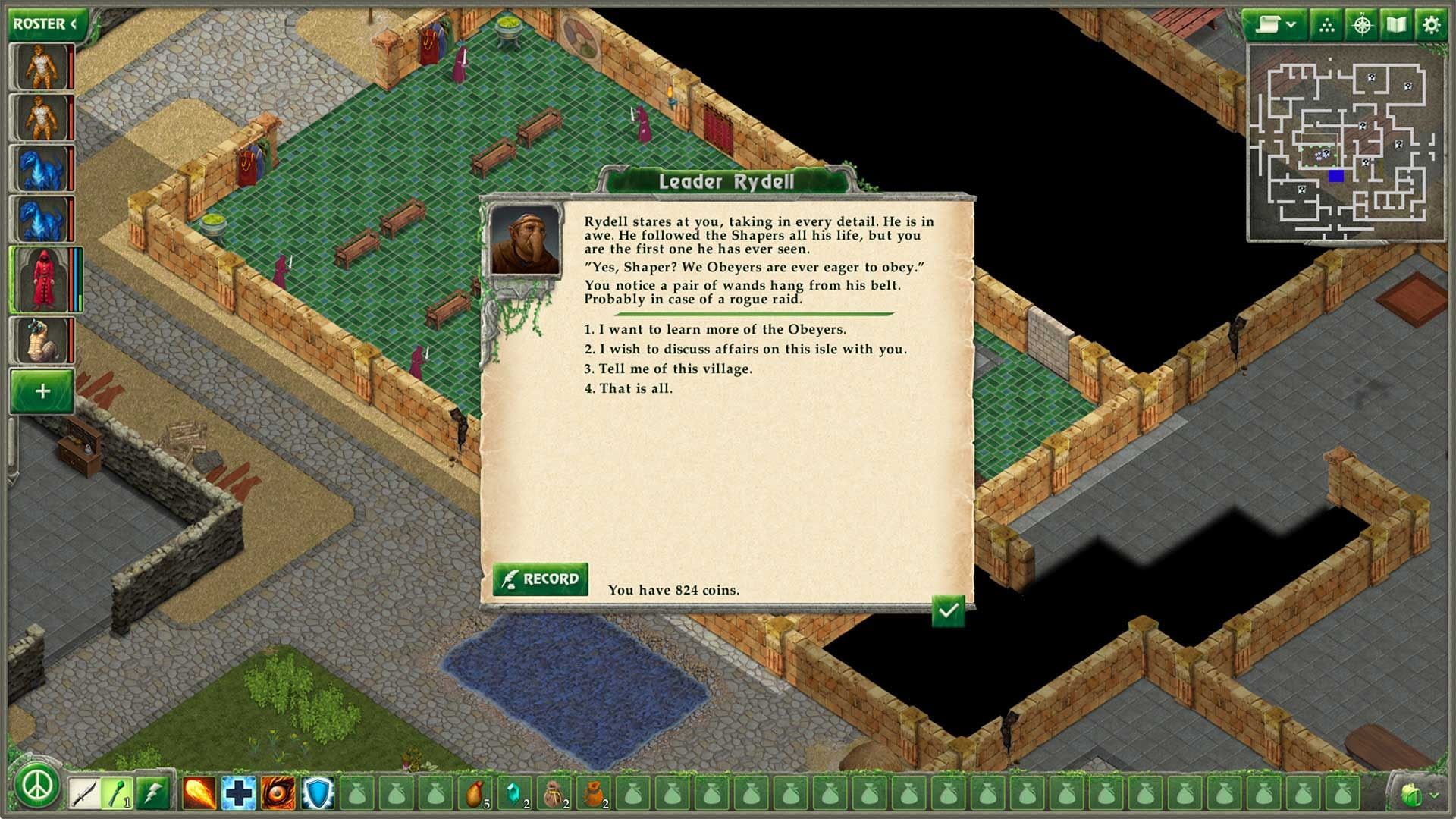The height and width of the screenshot is (819, 1456).
Task: Select the reply about discussing affairs on this isle
Action: click(752, 349)
